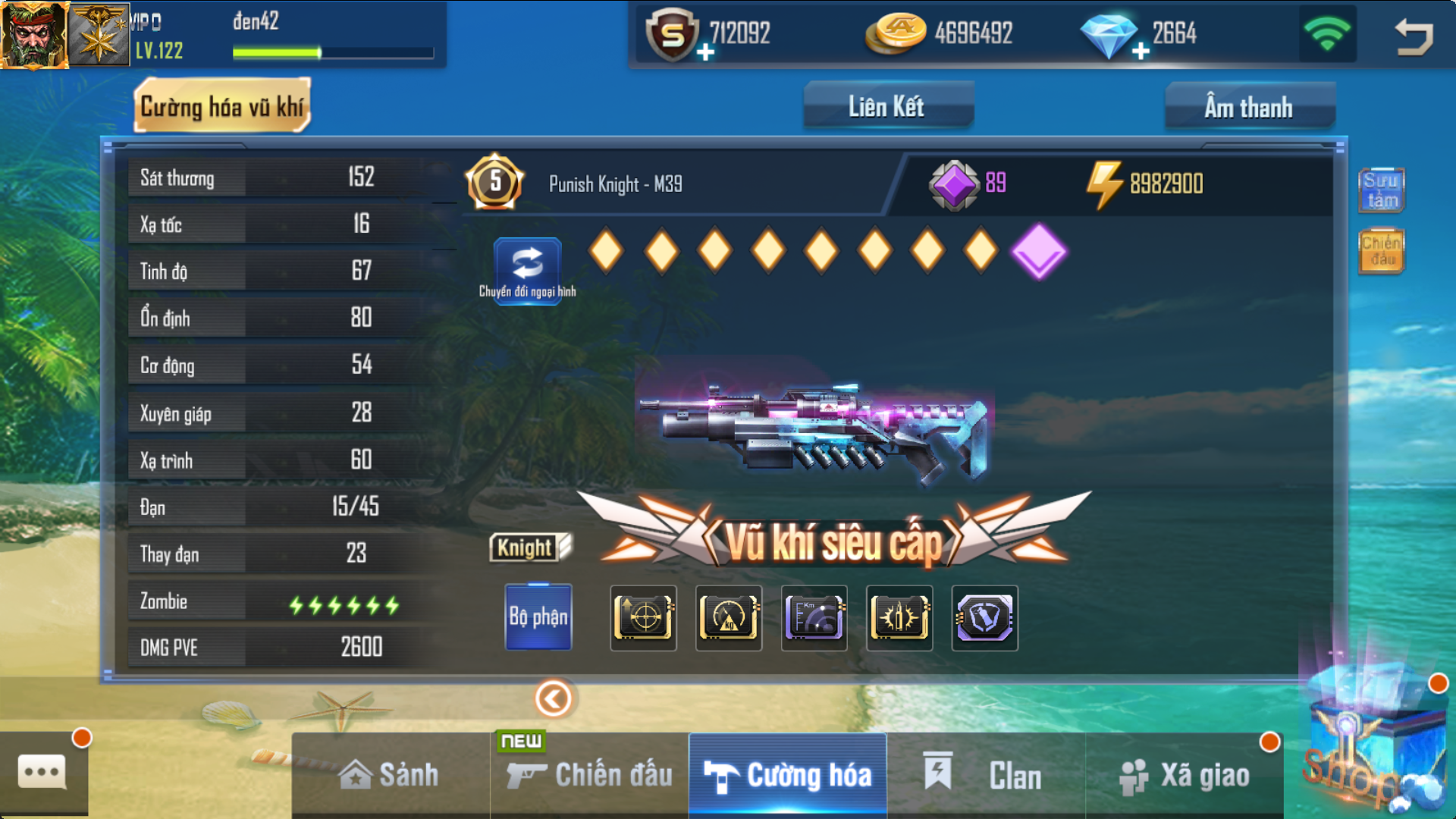Select the weight gauge part slot

tap(729, 617)
